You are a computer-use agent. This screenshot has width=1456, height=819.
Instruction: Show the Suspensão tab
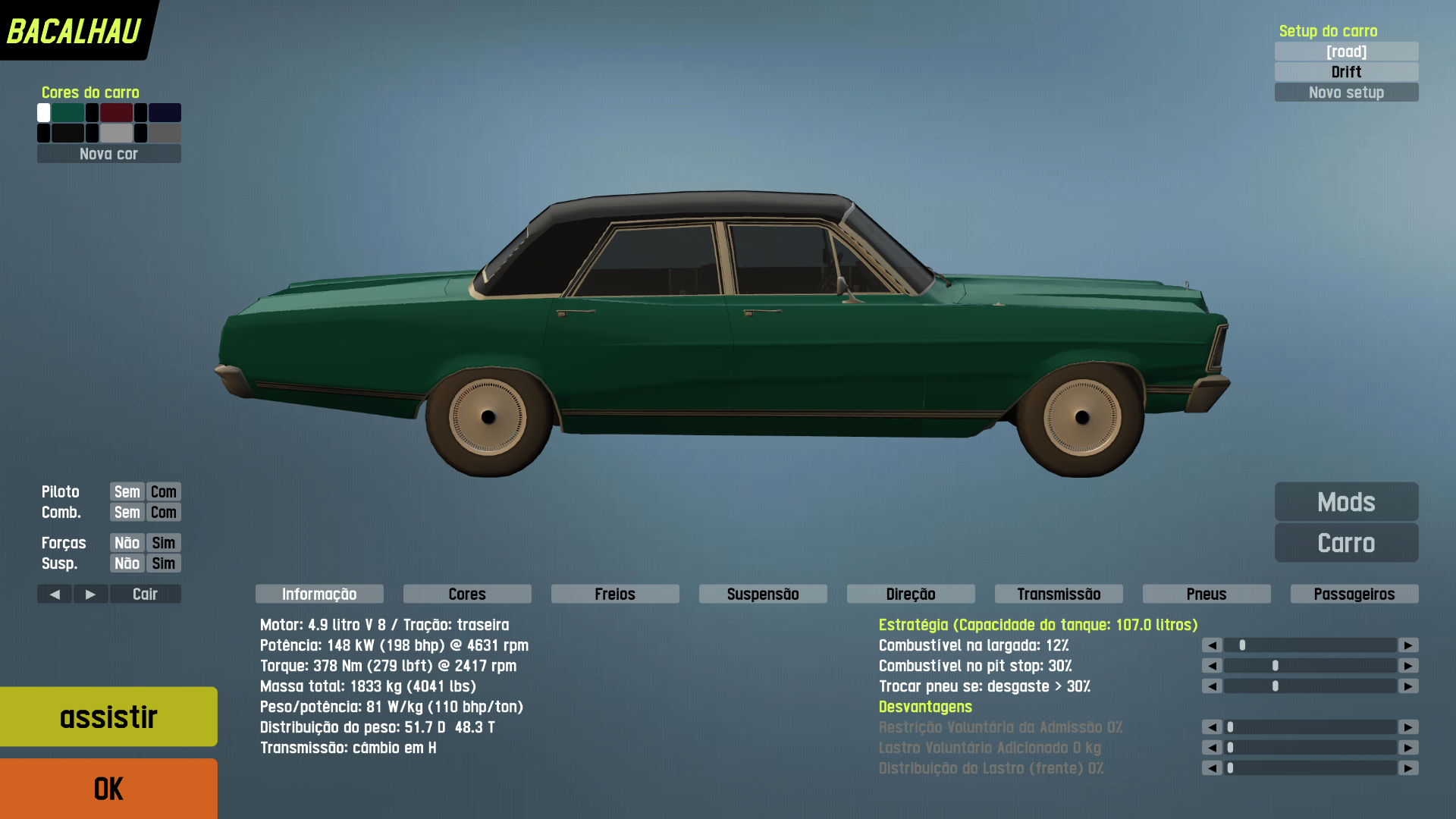tap(763, 594)
